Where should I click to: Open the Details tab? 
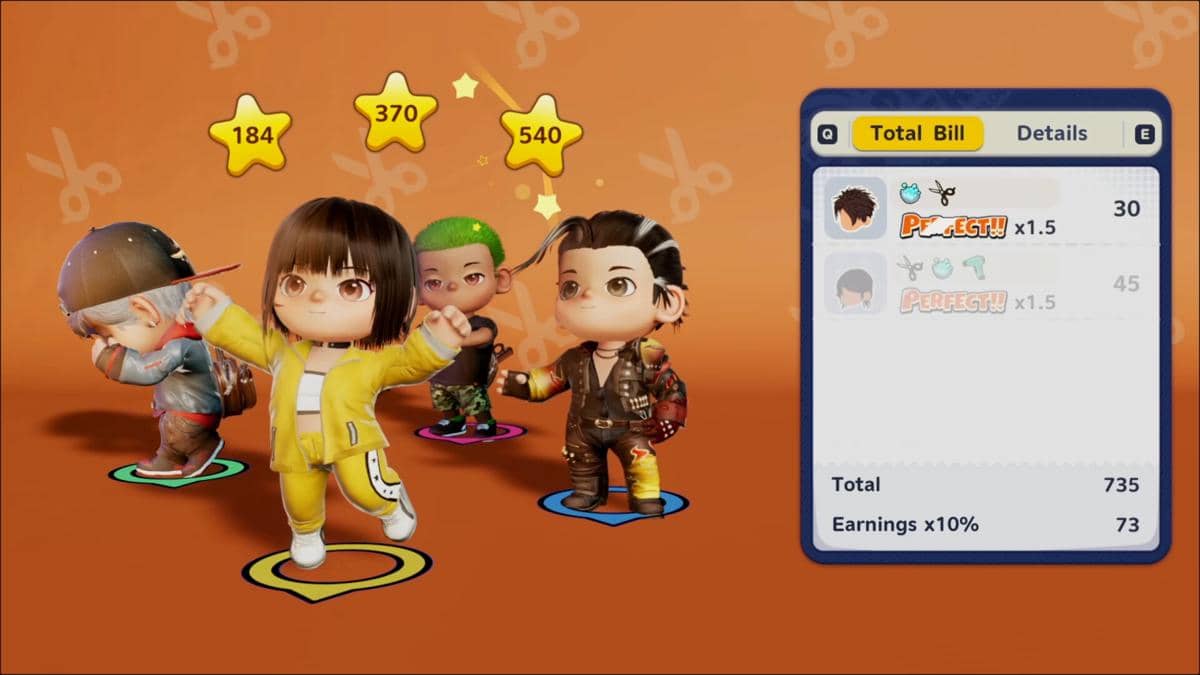(1051, 134)
